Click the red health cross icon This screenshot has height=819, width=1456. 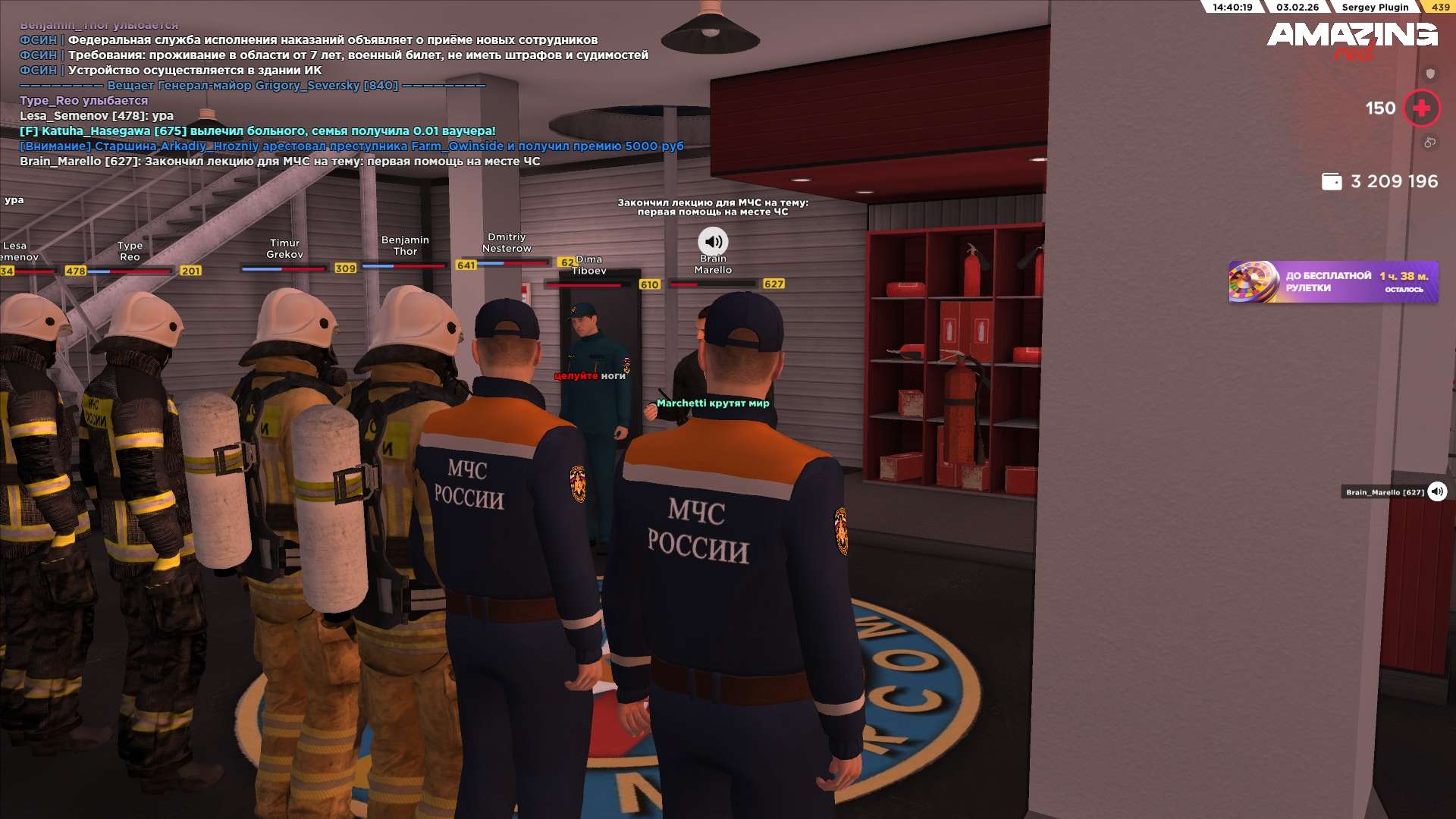click(1421, 108)
